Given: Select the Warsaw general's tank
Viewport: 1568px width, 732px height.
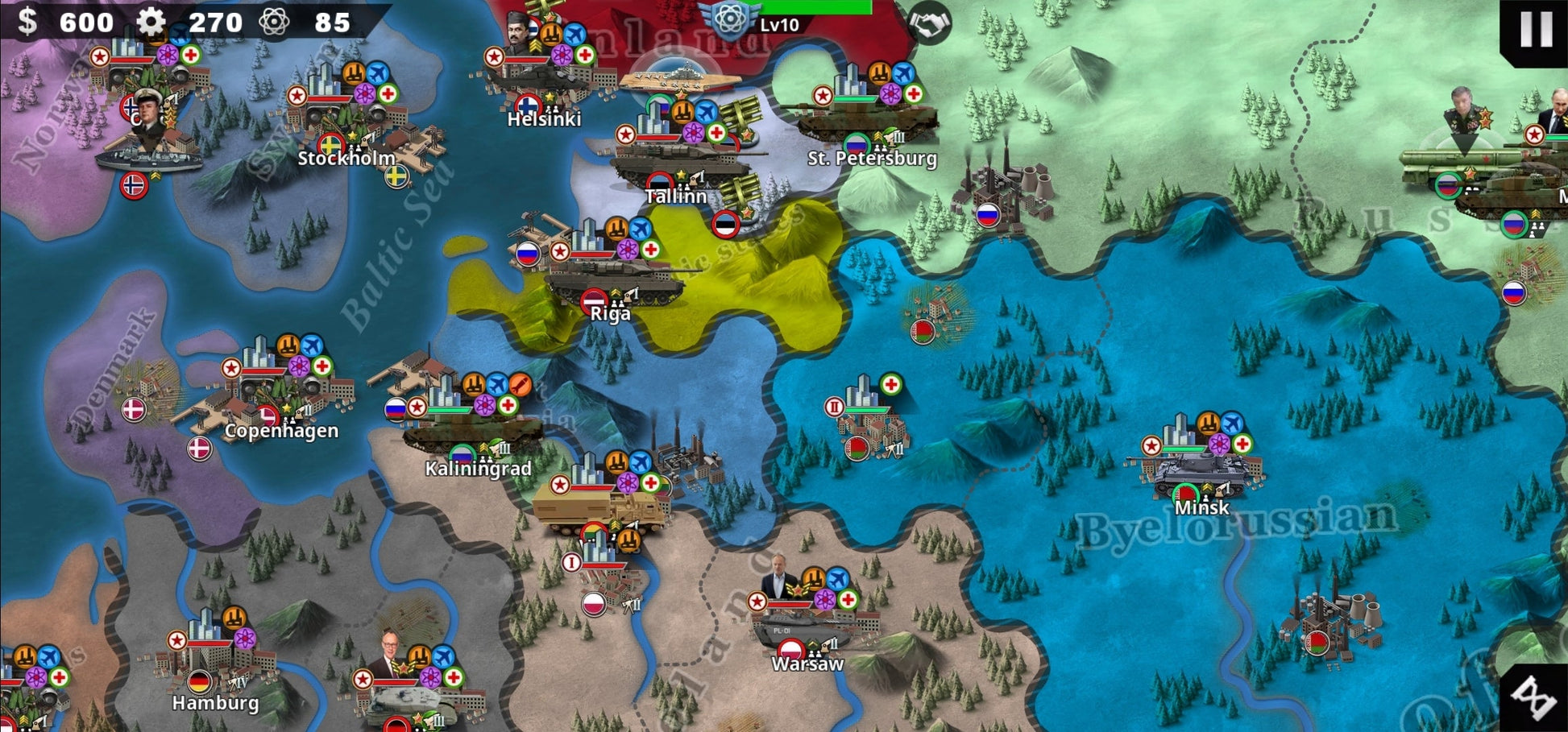Looking at the screenshot, I should 798,628.
